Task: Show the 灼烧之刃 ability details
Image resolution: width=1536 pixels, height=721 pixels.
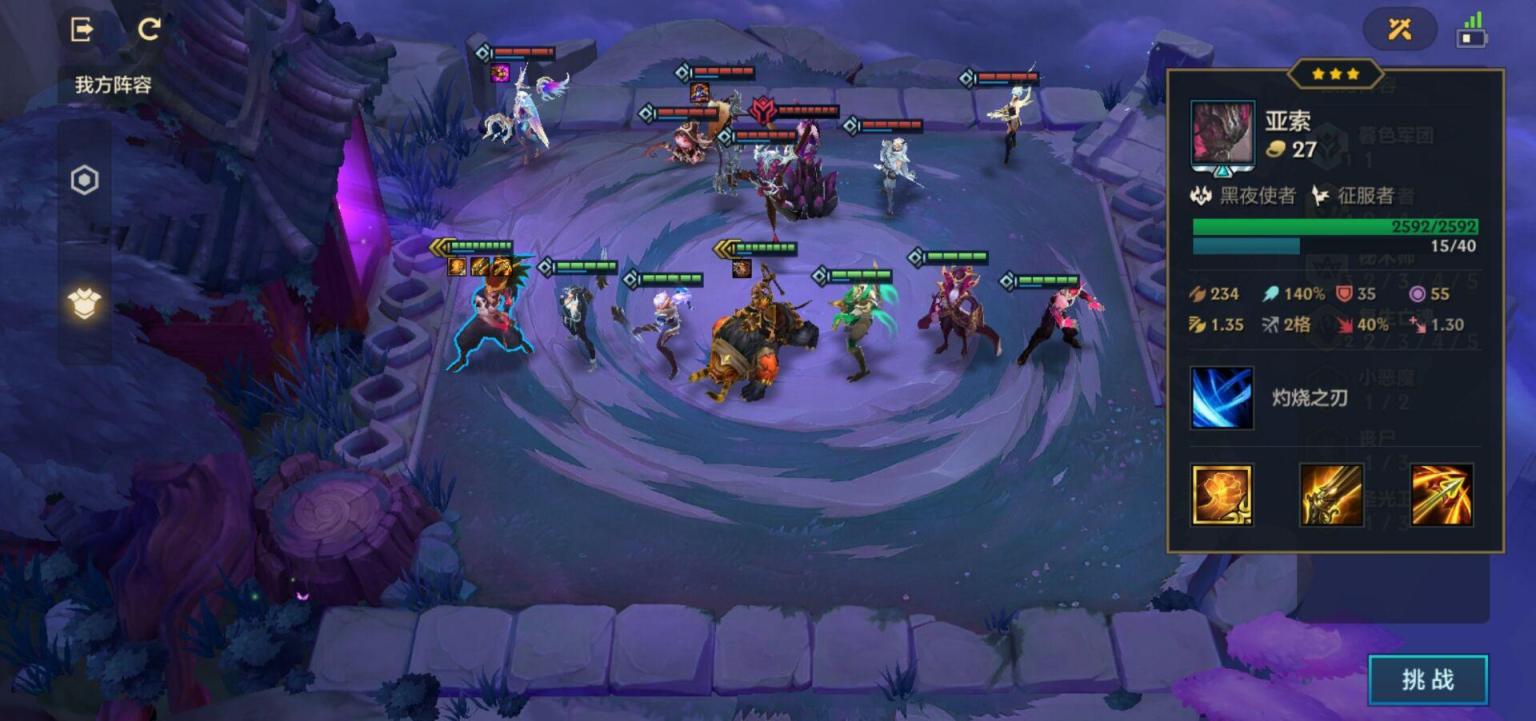Action: 1222,398
